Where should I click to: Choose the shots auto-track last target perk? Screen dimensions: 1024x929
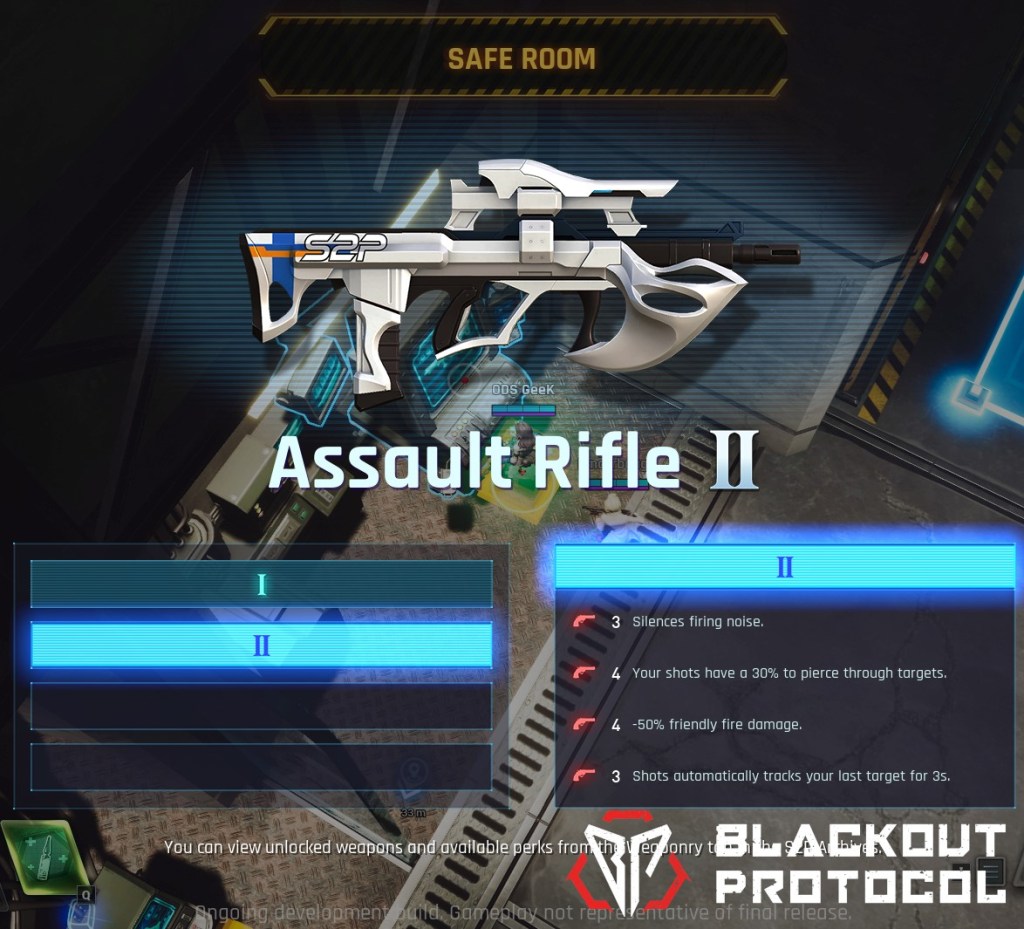pyautogui.click(x=790, y=775)
